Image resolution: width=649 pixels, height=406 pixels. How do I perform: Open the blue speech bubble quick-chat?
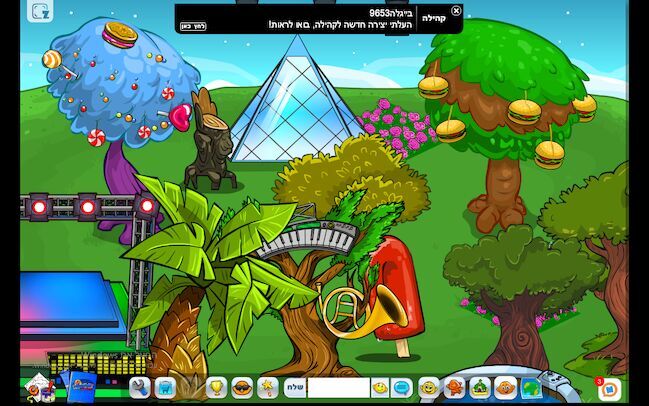pyautogui.click(x=402, y=387)
